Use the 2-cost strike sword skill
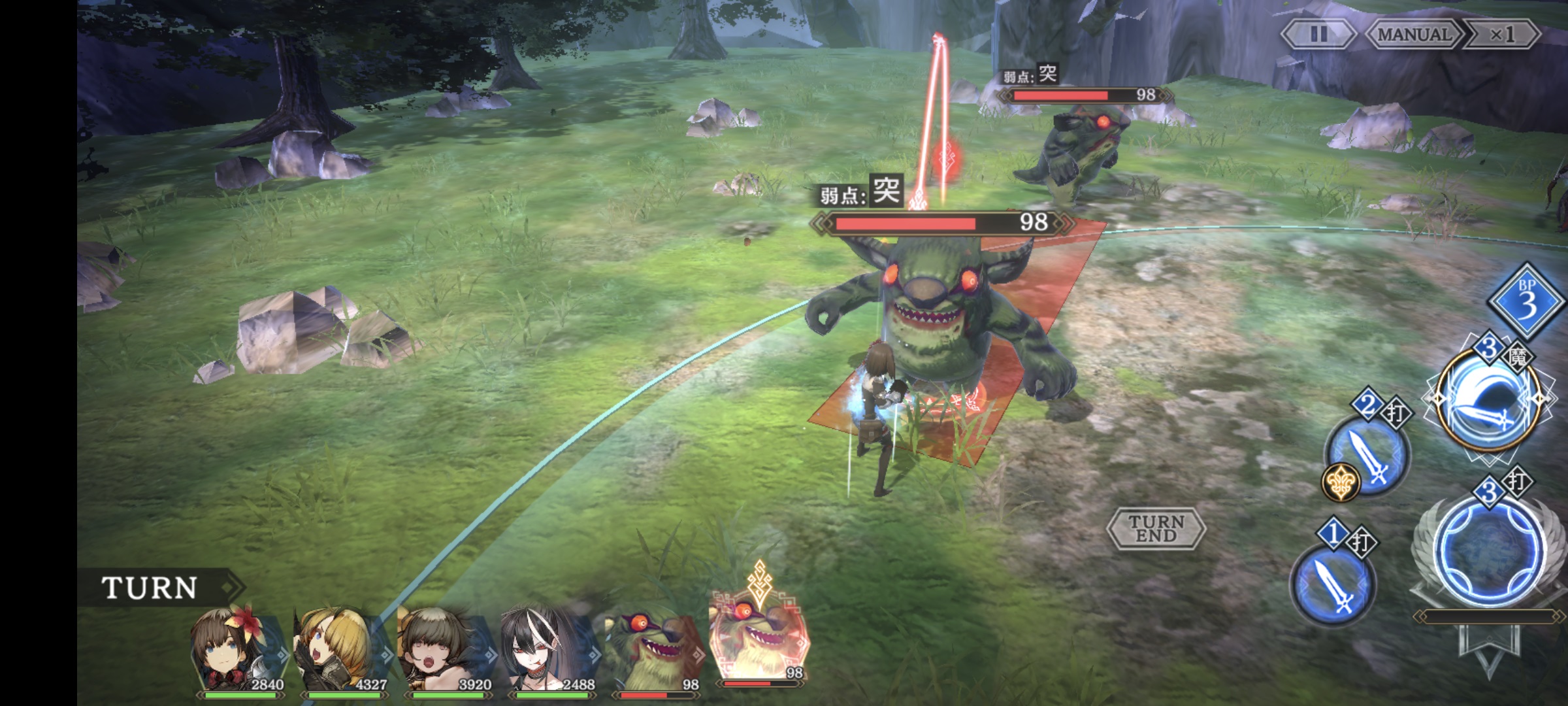Screen dimensions: 1568x706 [x=1368, y=454]
